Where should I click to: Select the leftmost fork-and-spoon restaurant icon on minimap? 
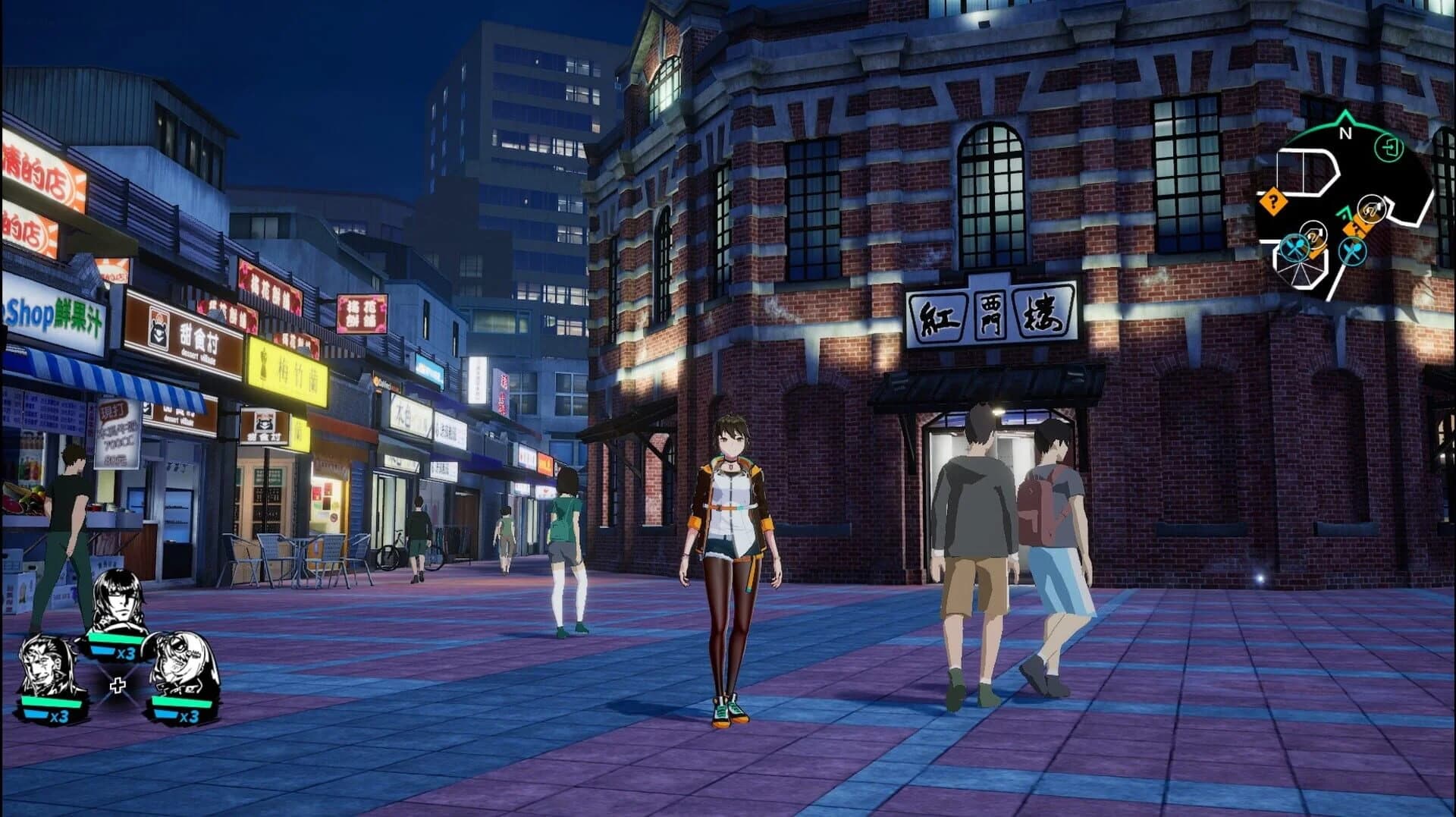click(1295, 247)
